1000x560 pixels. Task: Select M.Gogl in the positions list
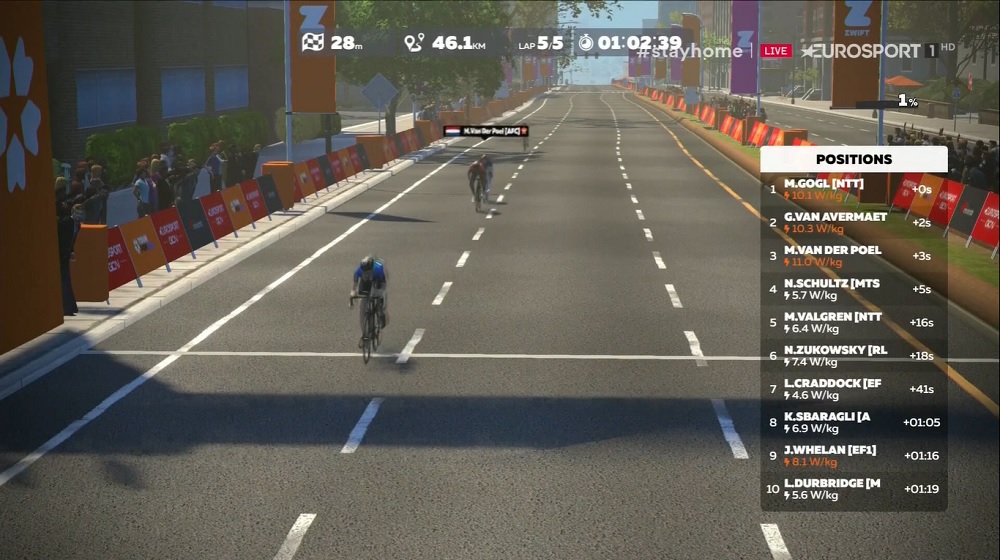853,189
